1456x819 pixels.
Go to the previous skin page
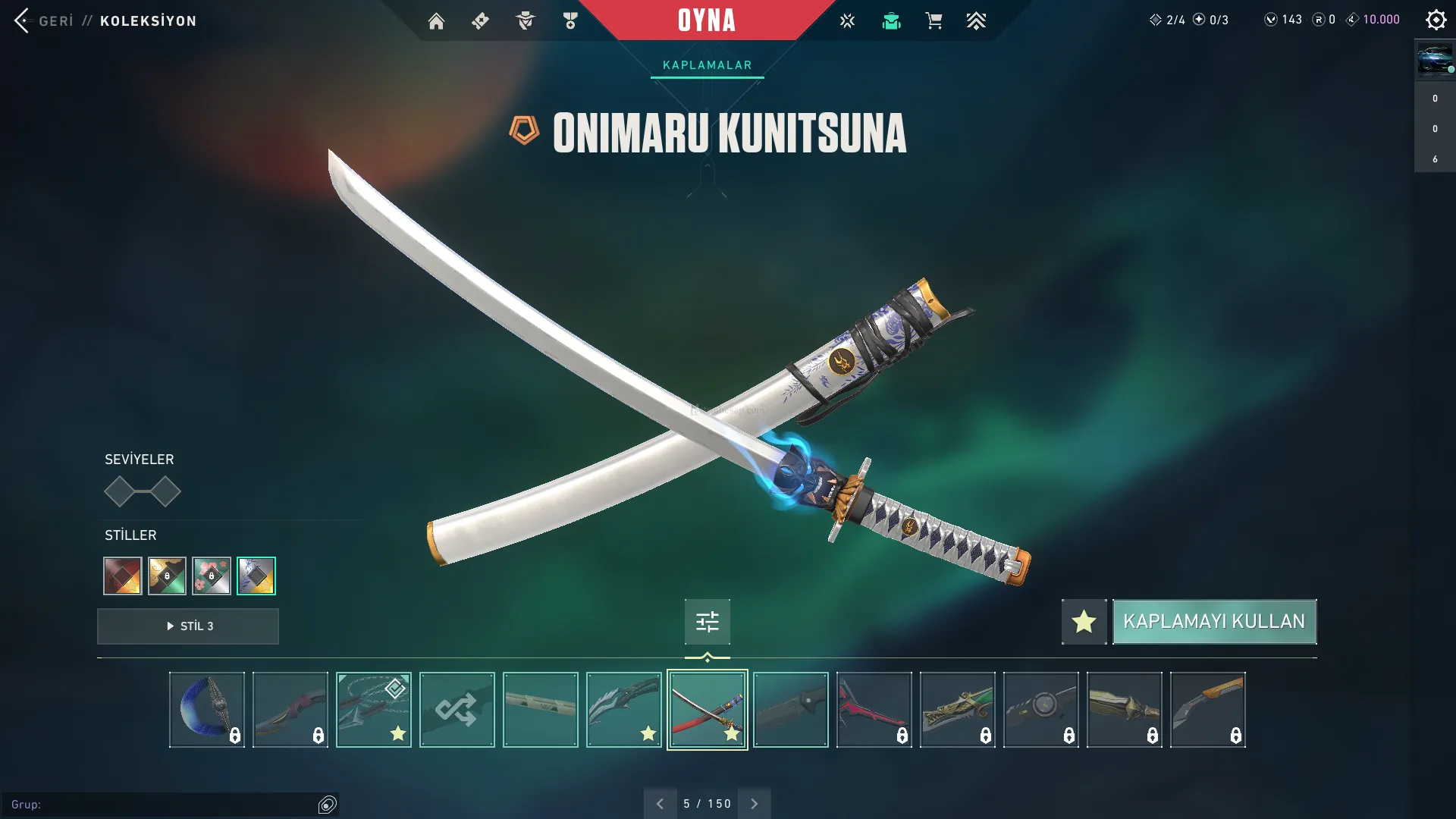coord(660,804)
